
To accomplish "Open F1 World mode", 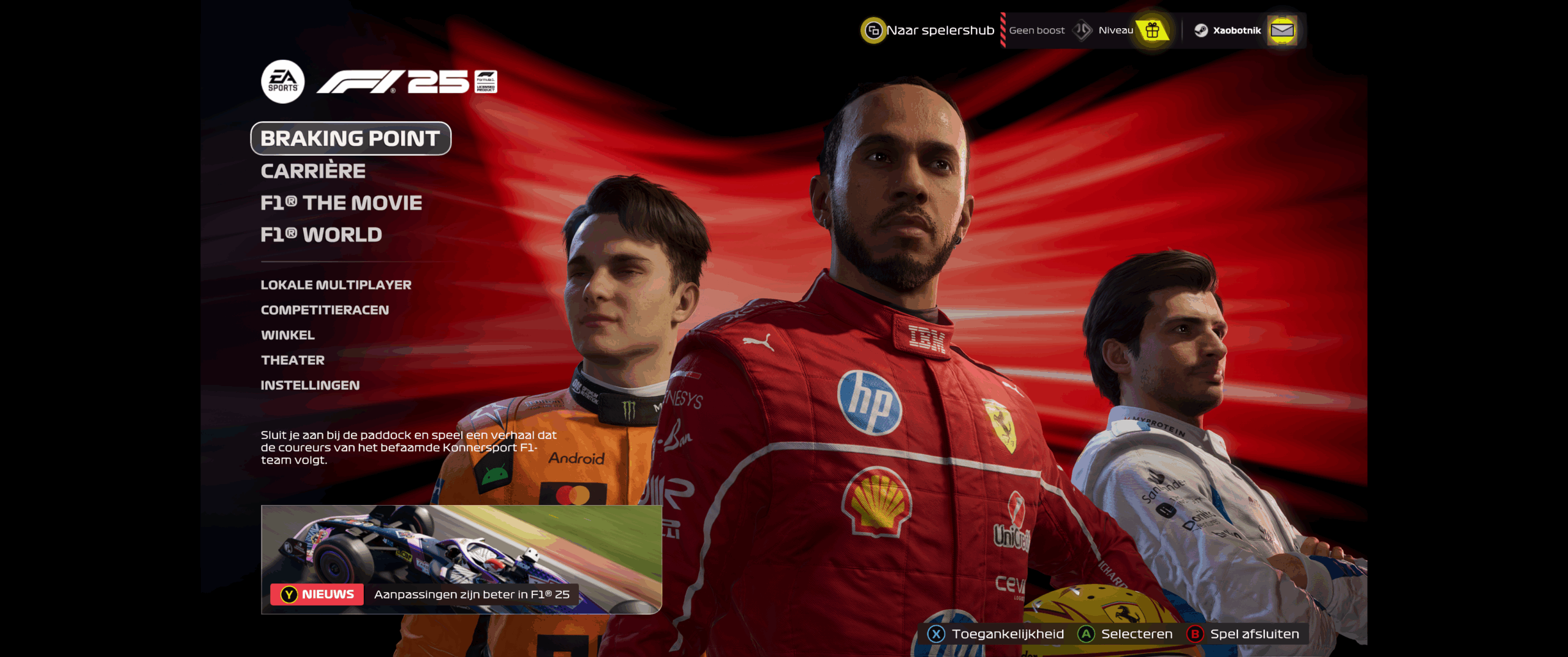I will (x=320, y=235).
